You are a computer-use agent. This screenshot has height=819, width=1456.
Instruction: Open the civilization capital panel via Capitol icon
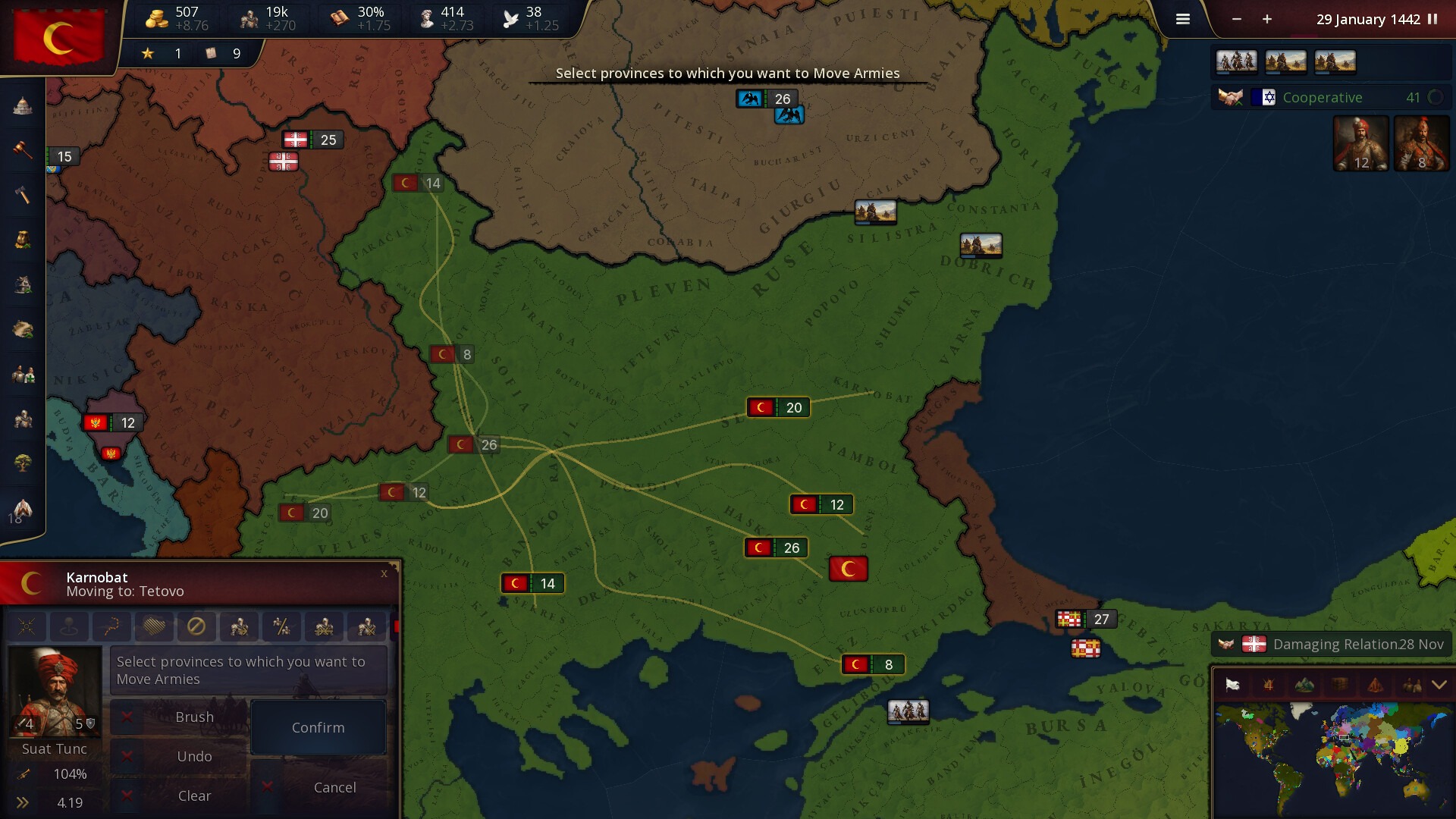[23, 106]
